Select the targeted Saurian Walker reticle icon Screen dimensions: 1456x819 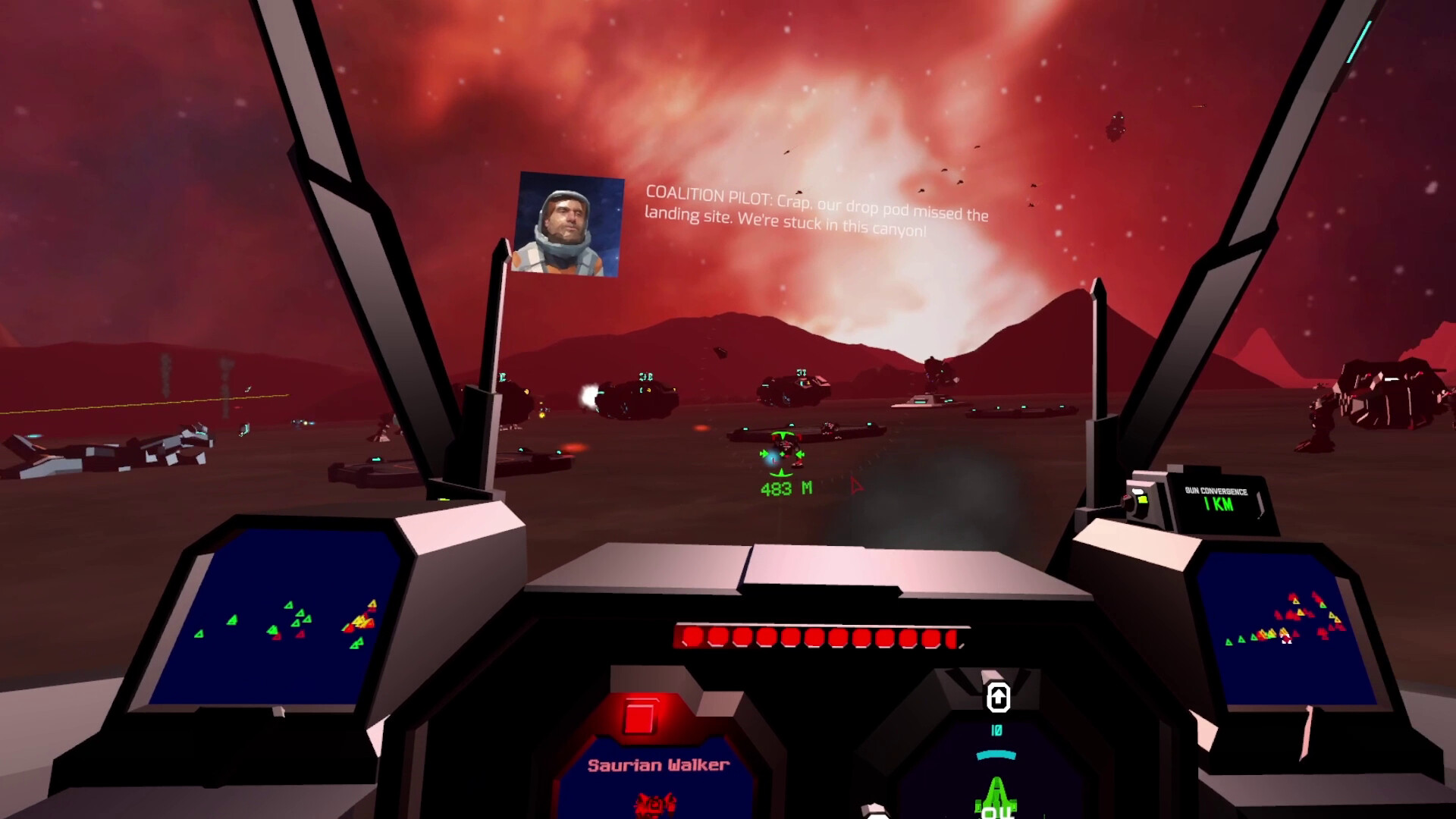(x=783, y=455)
